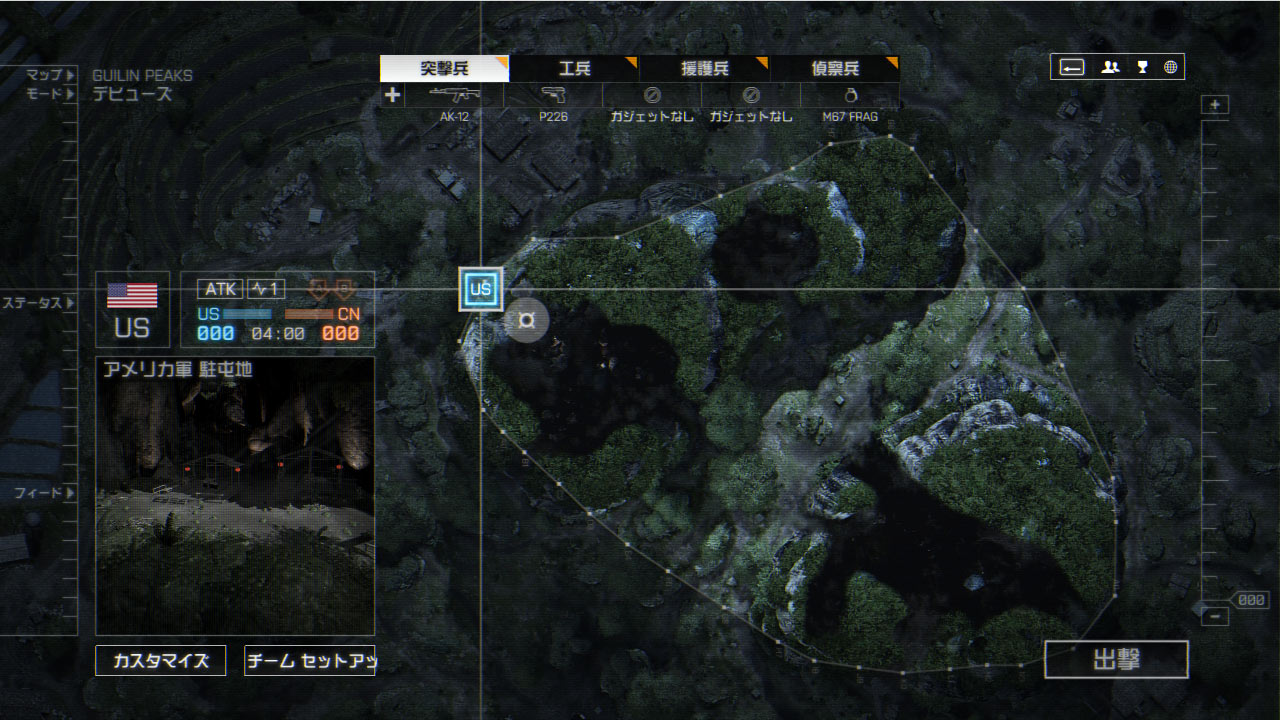Click the back arrow icon at top right

coord(1072,67)
